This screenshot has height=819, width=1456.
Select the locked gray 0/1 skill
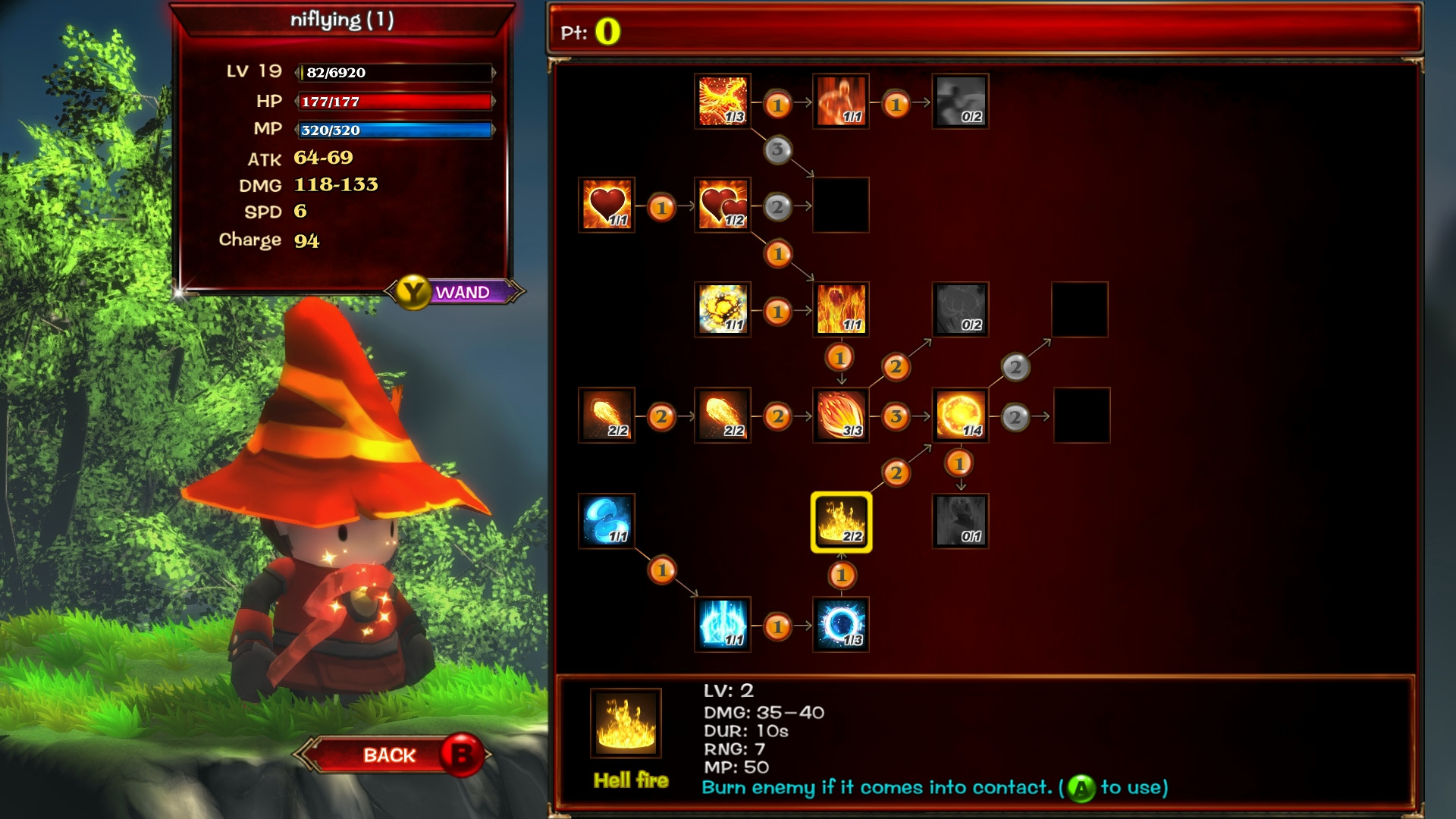point(960,522)
